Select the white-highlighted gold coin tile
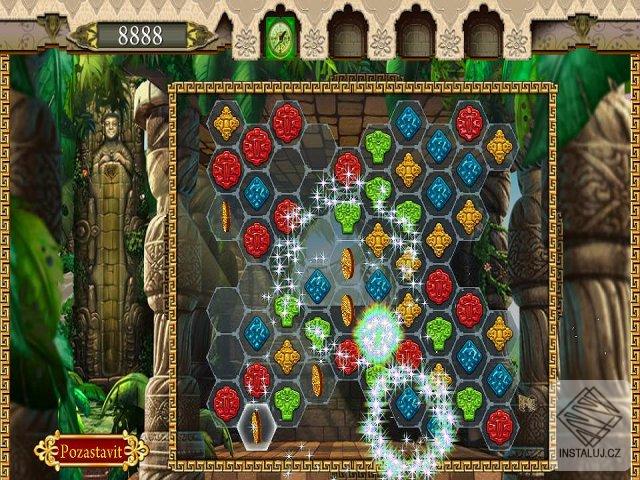Image resolution: width=640 pixels, height=480 pixels. click(256, 427)
